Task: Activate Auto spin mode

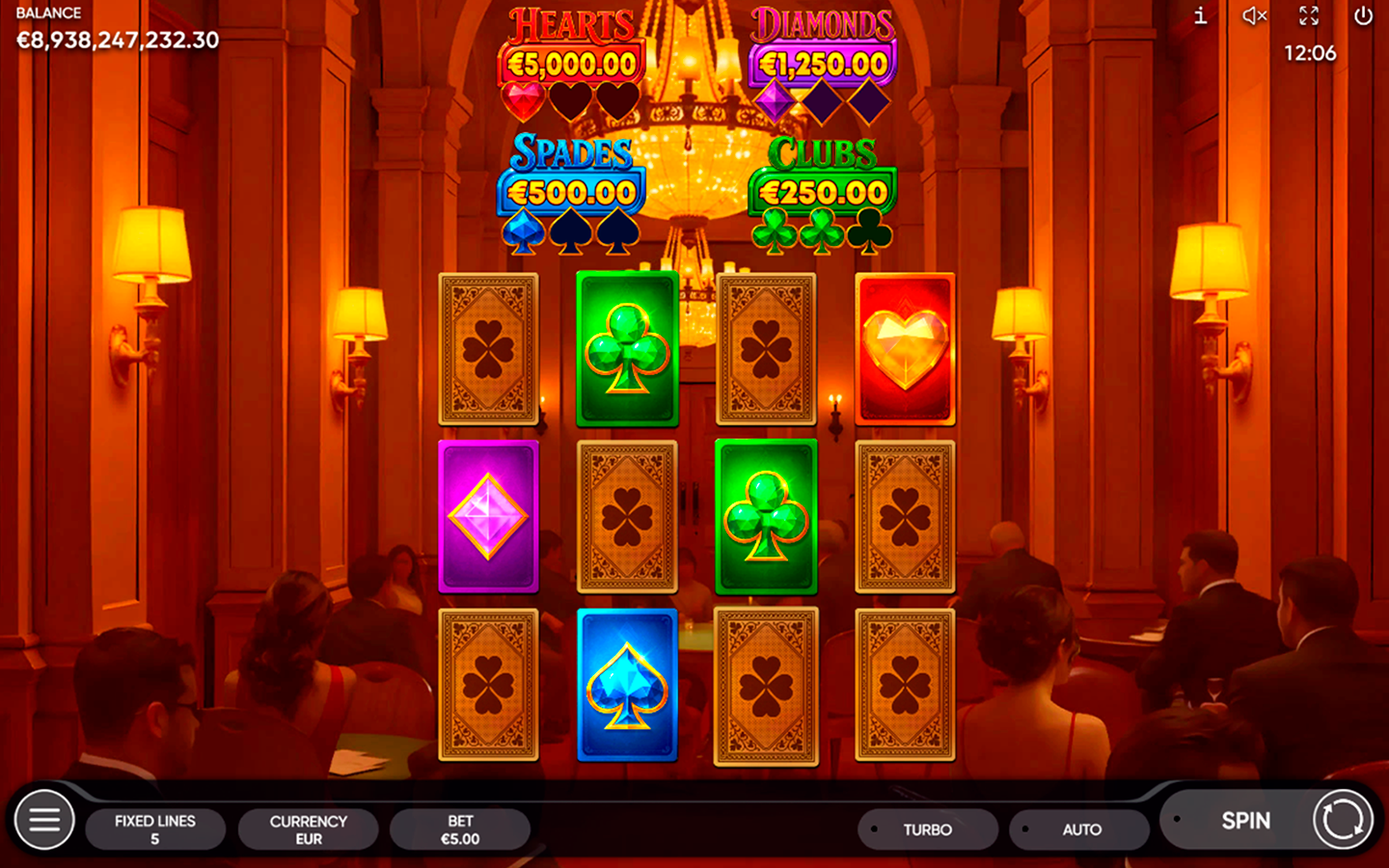Action: [1079, 829]
